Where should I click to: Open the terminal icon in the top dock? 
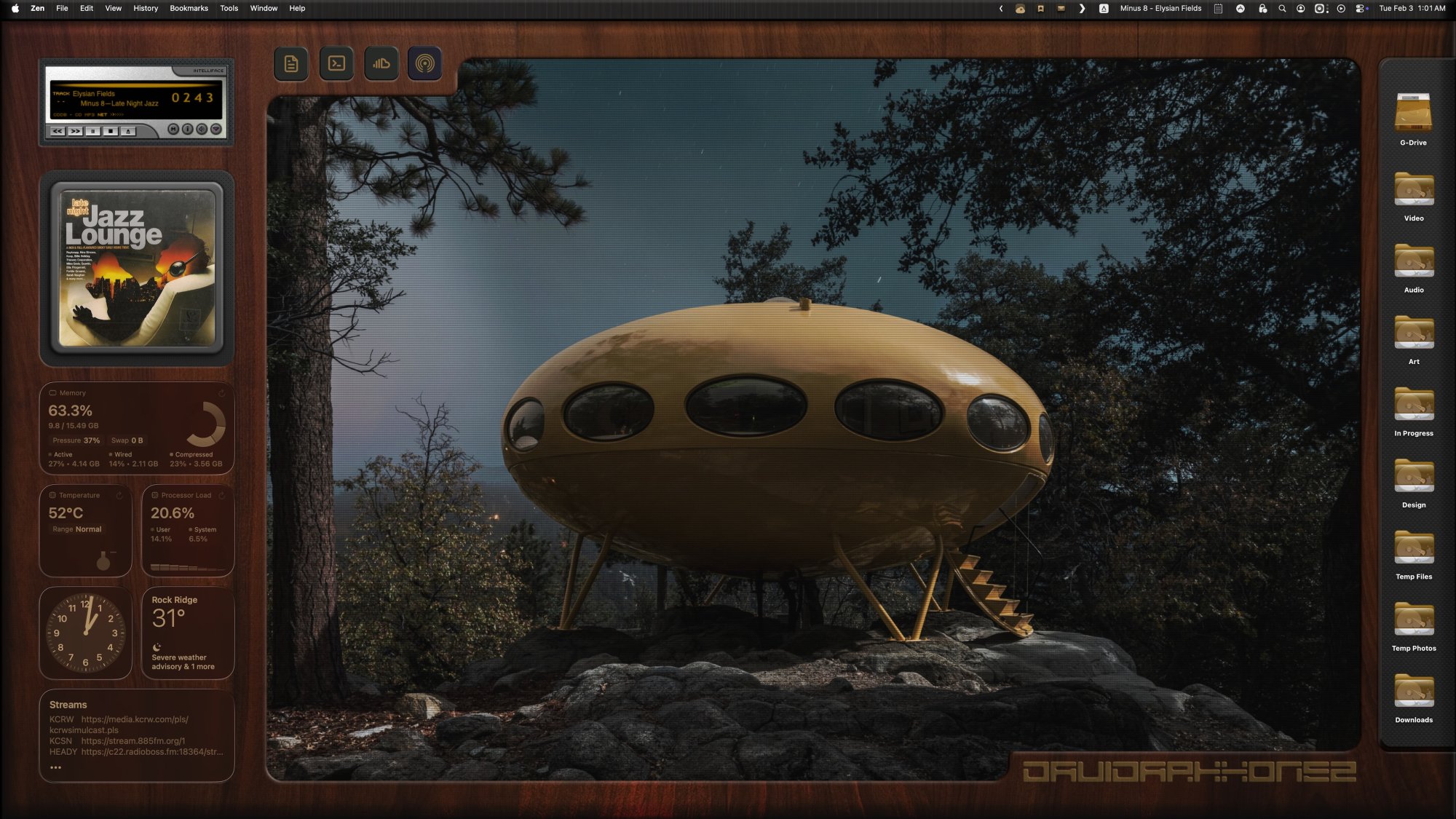337,63
